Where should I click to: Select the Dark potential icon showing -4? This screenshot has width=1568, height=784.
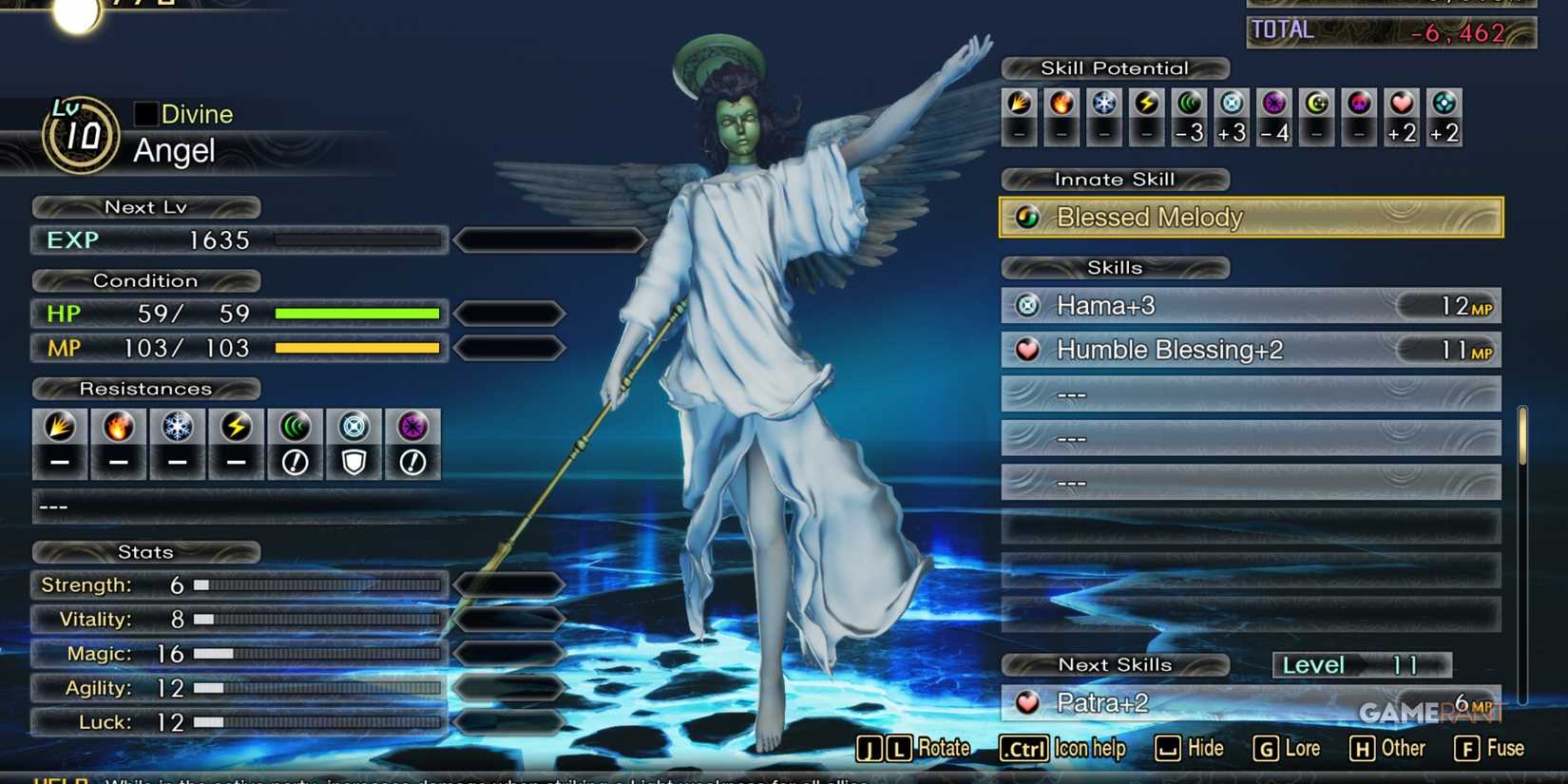(1273, 106)
